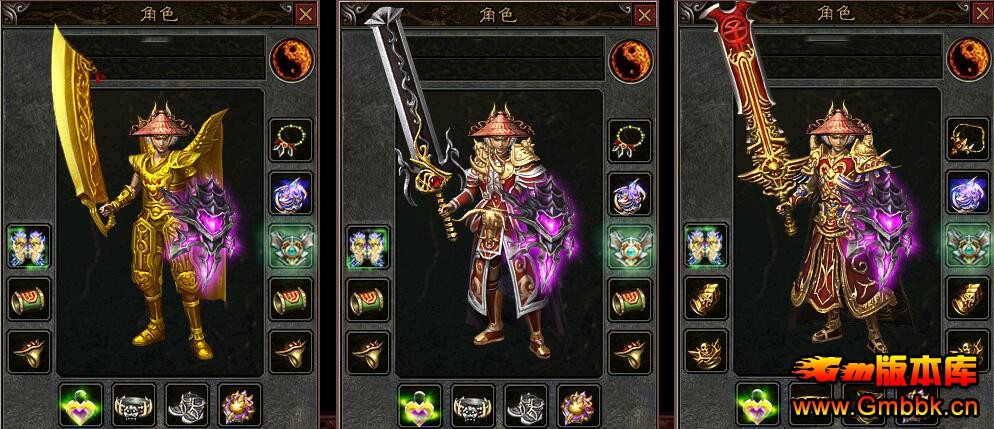994x429 pixels.
Task: Select the blue-purple orb slot beside the silver greatsword warrior
Action: [630, 192]
